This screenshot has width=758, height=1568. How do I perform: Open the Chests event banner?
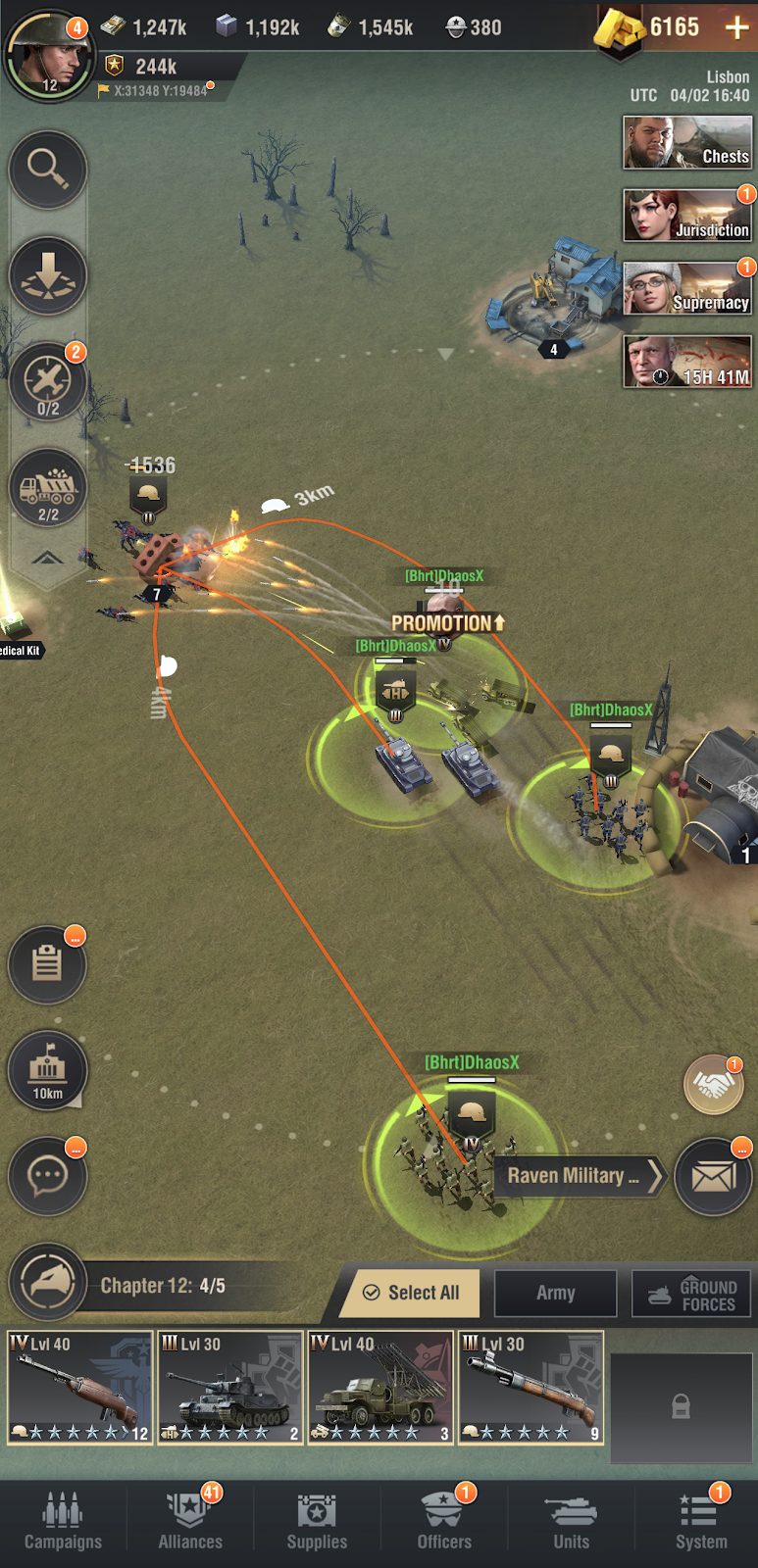[686, 142]
